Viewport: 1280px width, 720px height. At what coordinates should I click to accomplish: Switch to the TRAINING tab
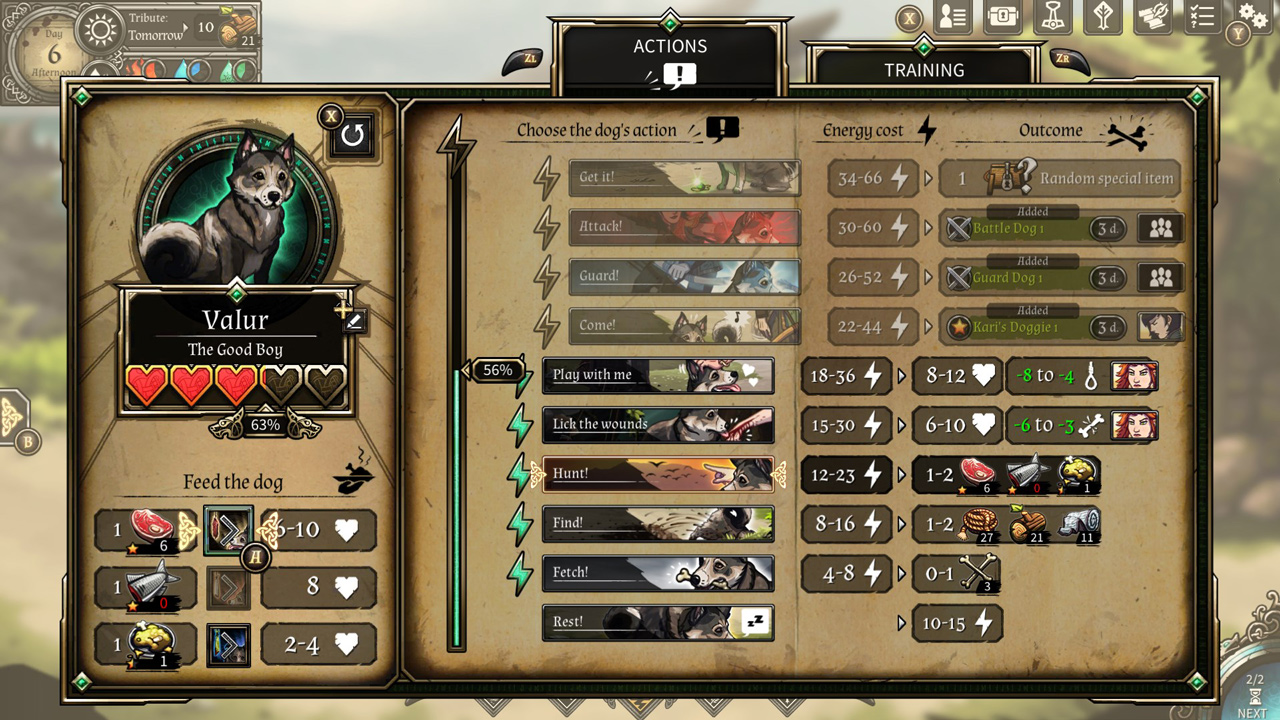[x=922, y=70]
